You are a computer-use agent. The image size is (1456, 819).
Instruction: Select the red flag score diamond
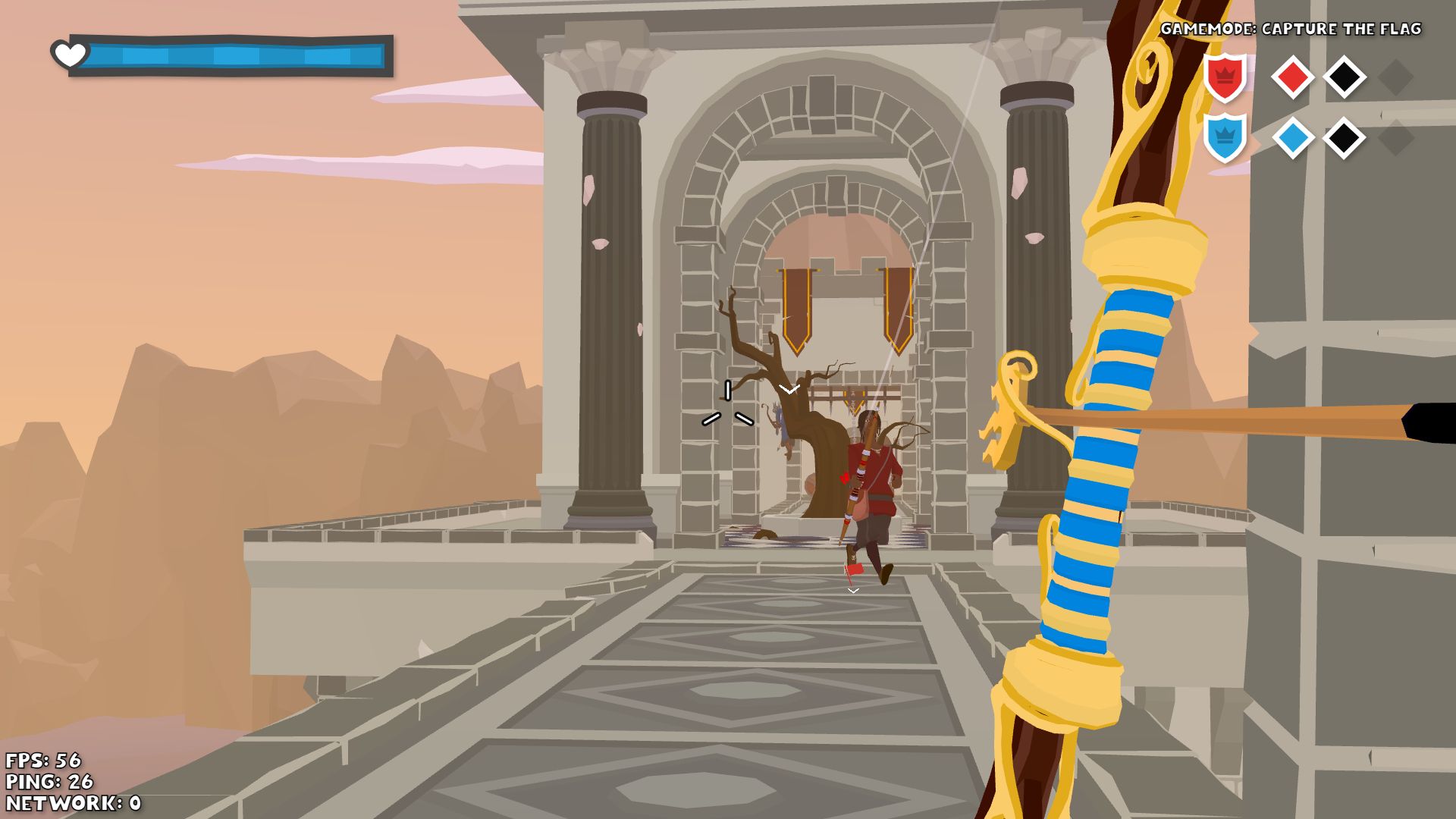tap(1292, 77)
